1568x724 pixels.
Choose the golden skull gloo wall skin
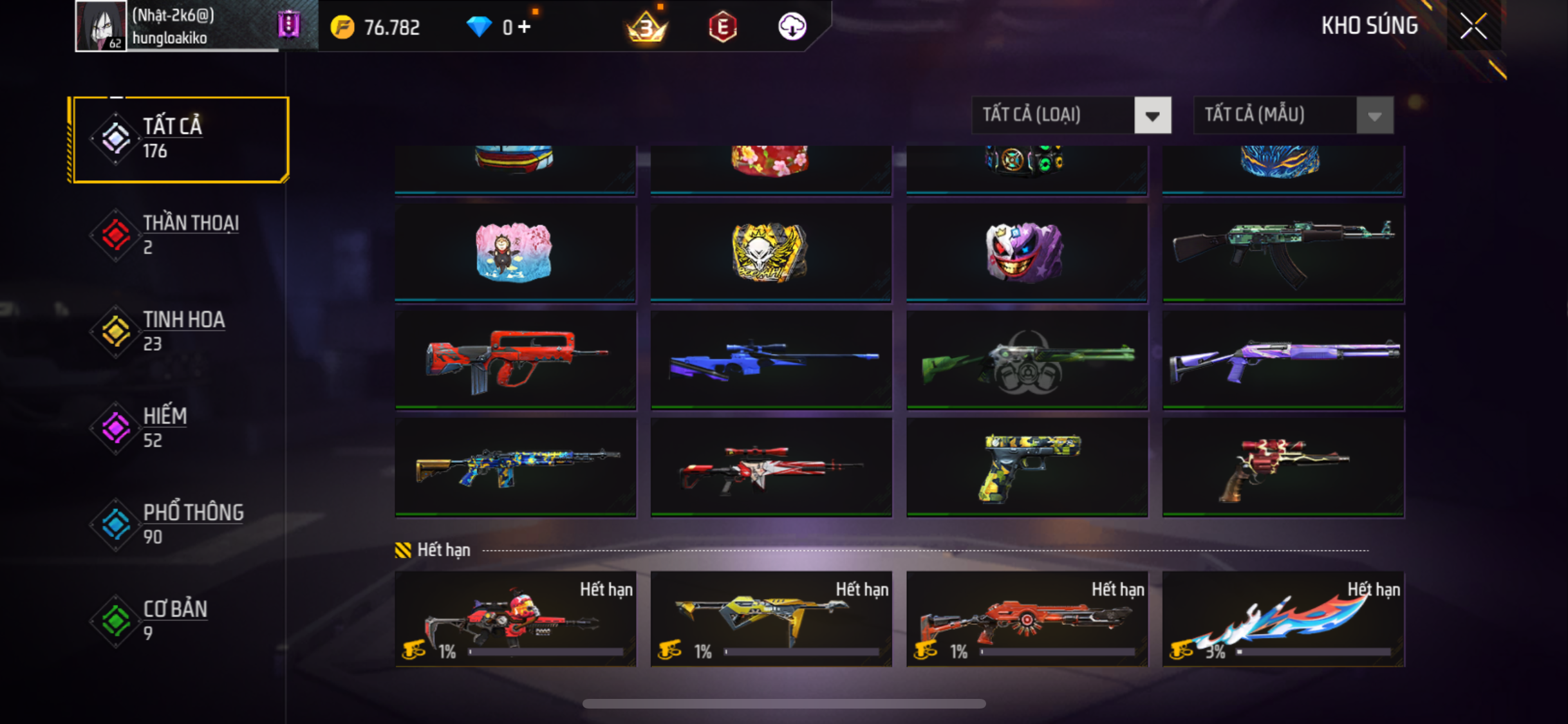771,252
